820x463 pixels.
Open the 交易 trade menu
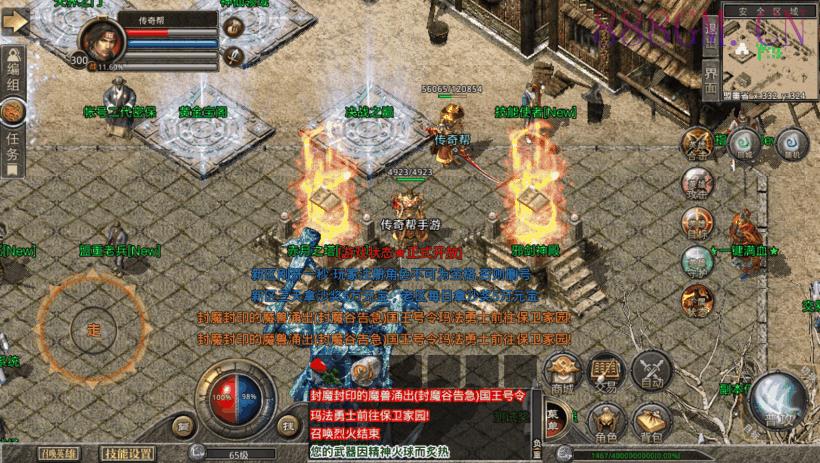[x=603, y=375]
